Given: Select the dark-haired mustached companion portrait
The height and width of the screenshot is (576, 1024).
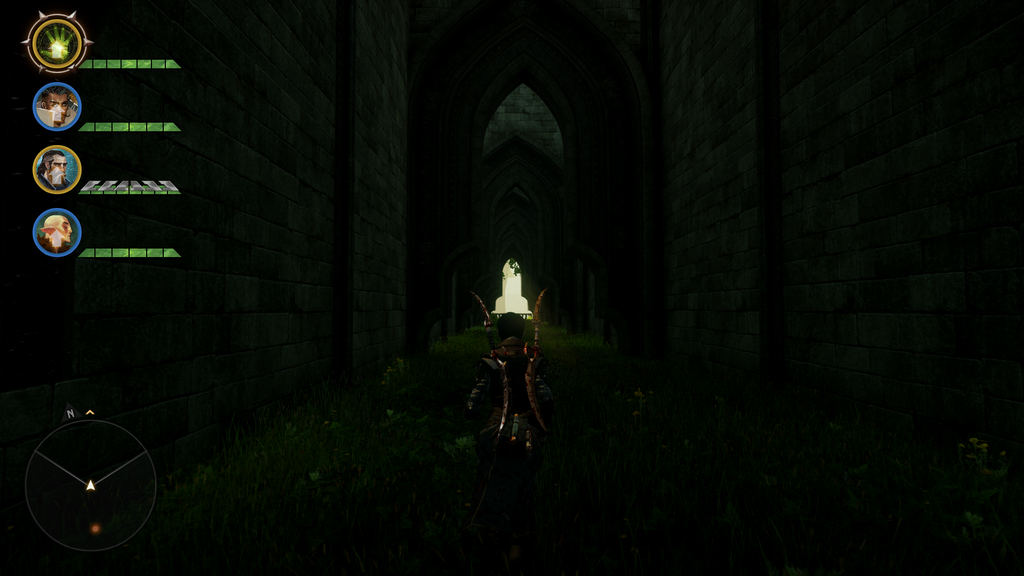Looking at the screenshot, I should pos(57,107).
